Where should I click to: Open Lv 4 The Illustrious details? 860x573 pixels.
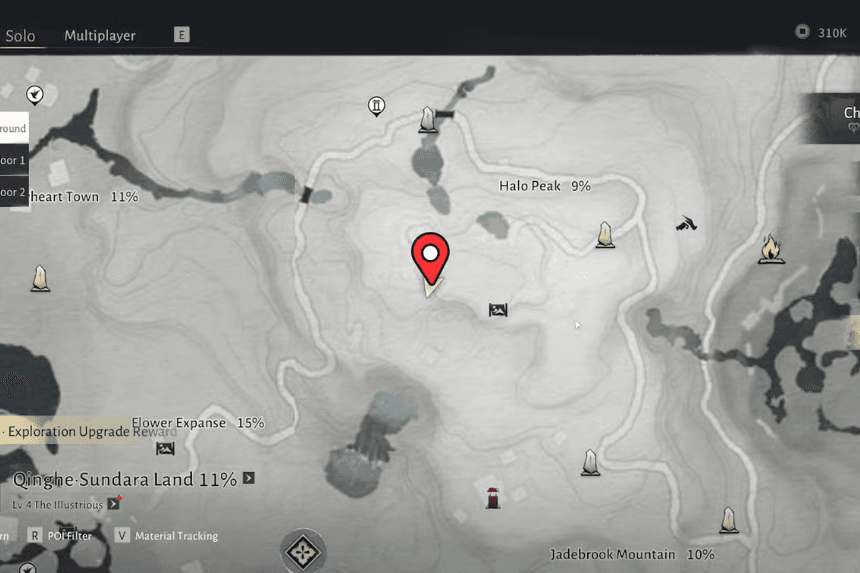[112, 505]
